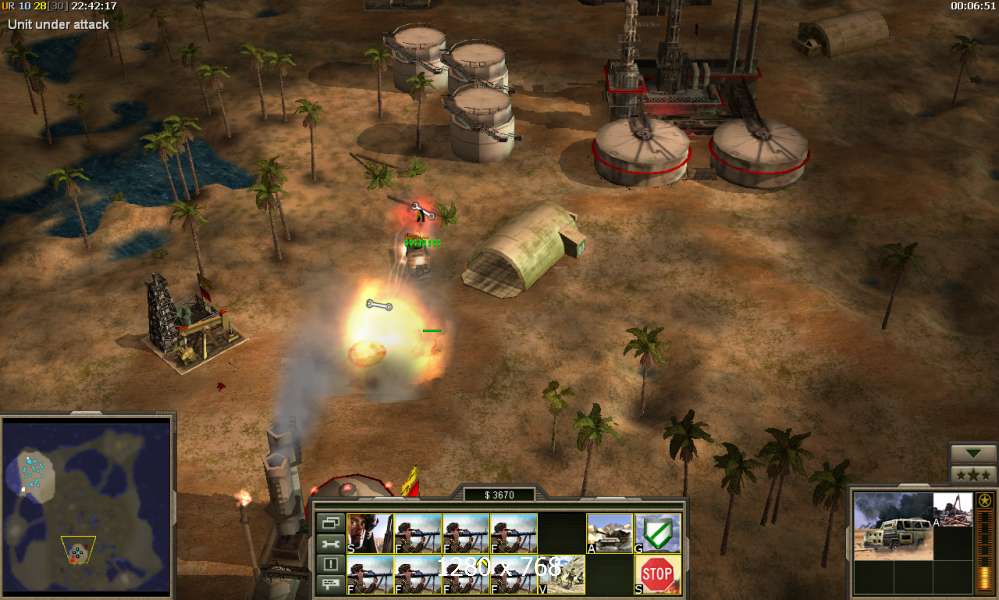Click the gold star rank emblem

(984, 500)
